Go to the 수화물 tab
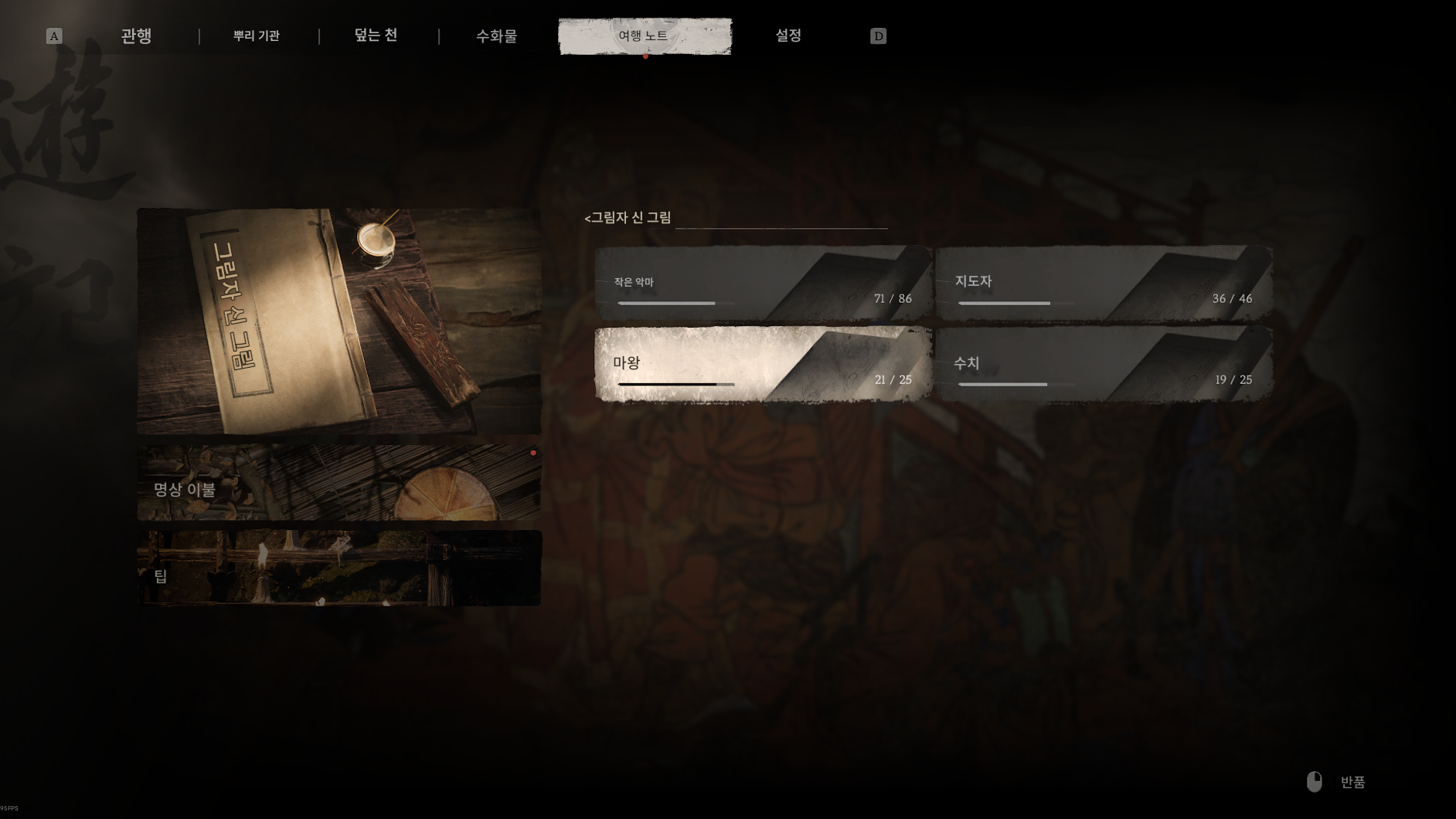 click(x=496, y=36)
